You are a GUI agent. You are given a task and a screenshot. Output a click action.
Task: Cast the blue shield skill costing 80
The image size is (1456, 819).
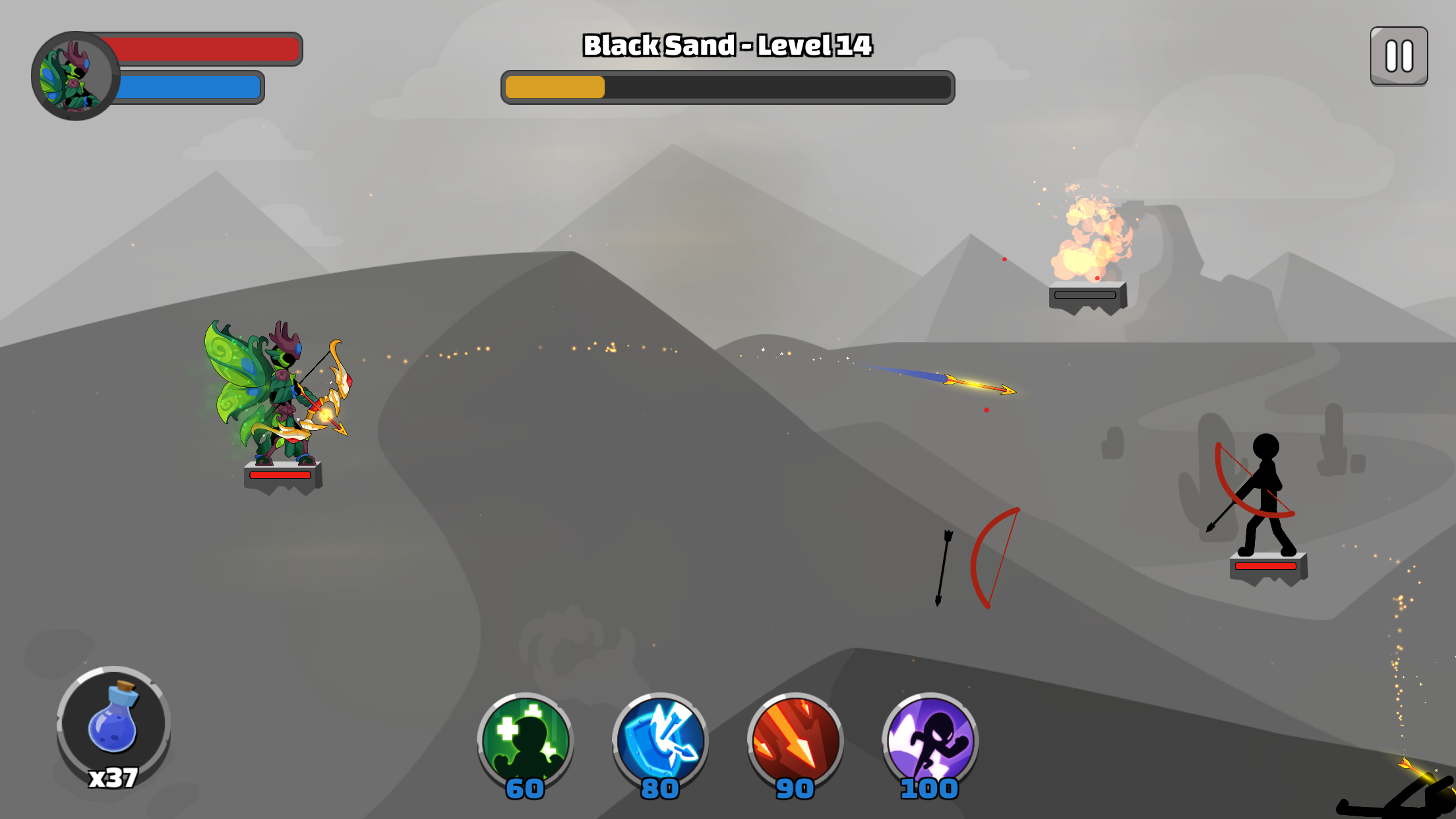click(x=660, y=740)
